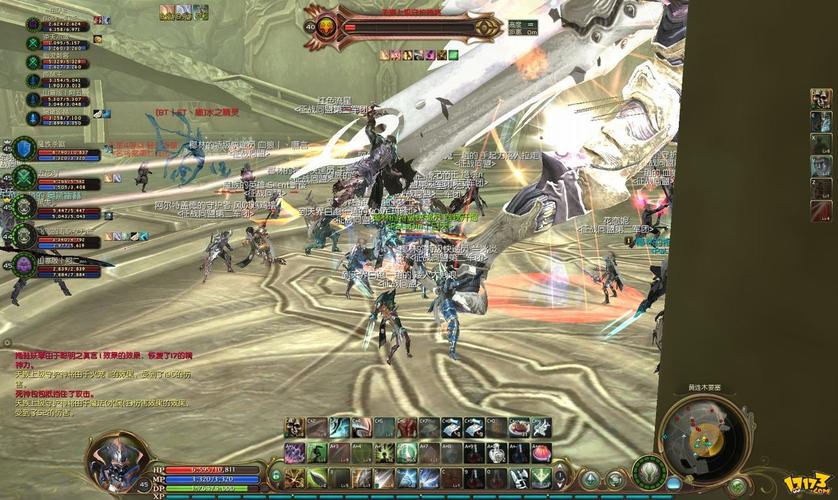Click the red icon in the right sidebar
The height and width of the screenshot is (500, 838).
(x=820, y=211)
